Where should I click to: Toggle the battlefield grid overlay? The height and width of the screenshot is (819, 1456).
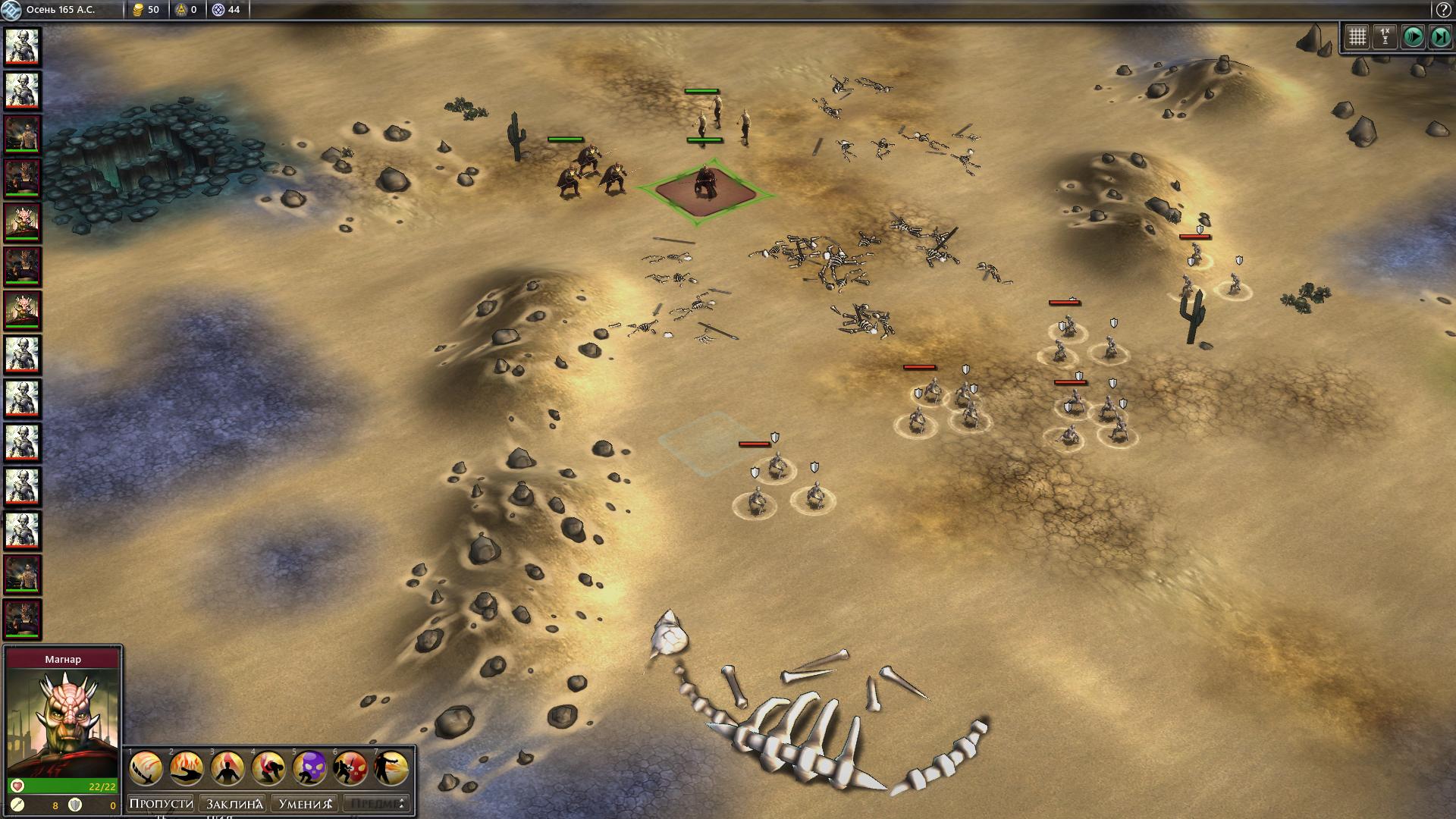click(x=1357, y=36)
